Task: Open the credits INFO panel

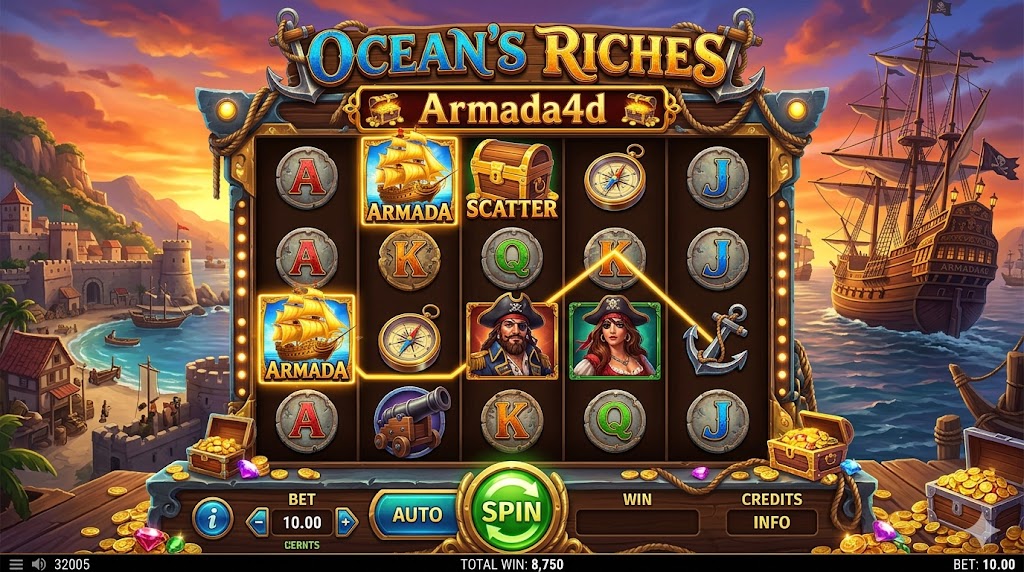Action: tap(771, 522)
